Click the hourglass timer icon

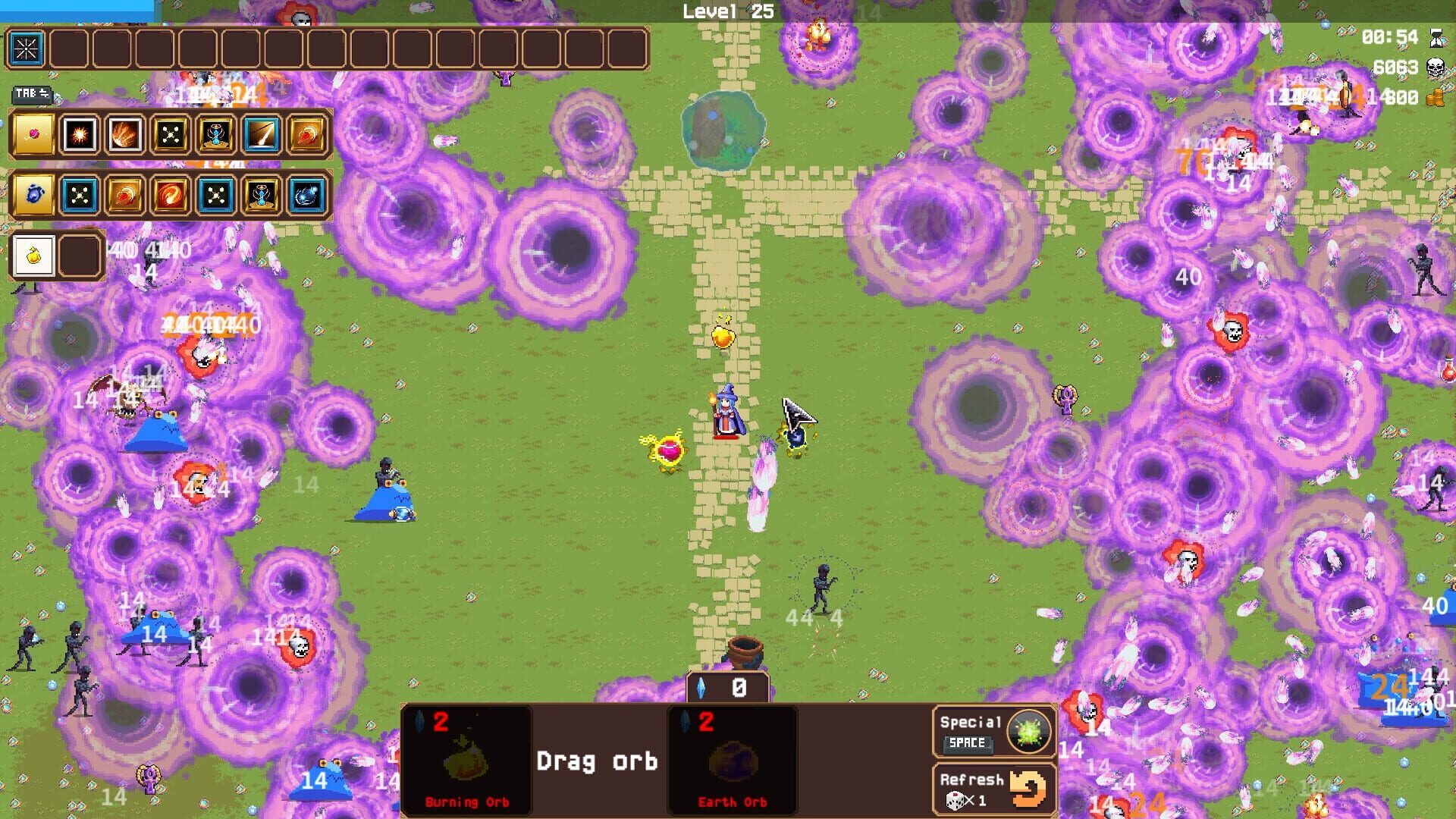[1434, 37]
